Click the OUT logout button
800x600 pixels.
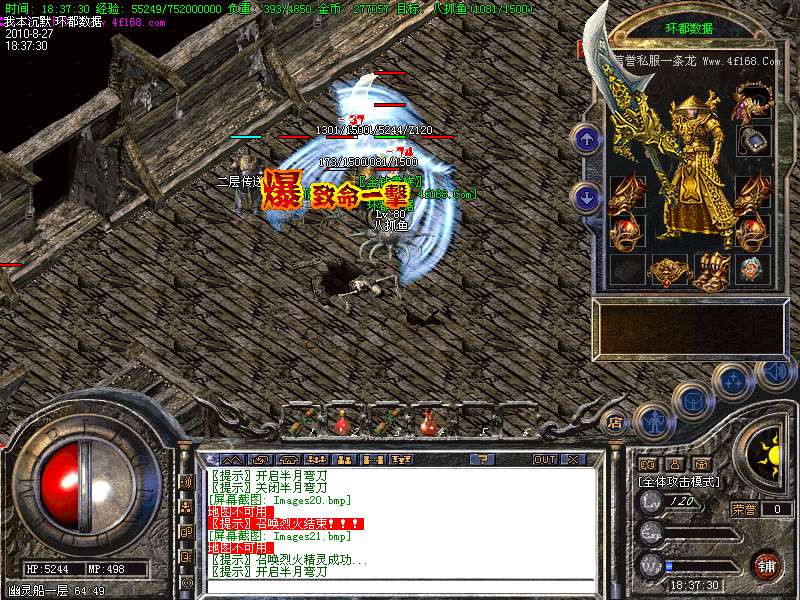coord(545,459)
